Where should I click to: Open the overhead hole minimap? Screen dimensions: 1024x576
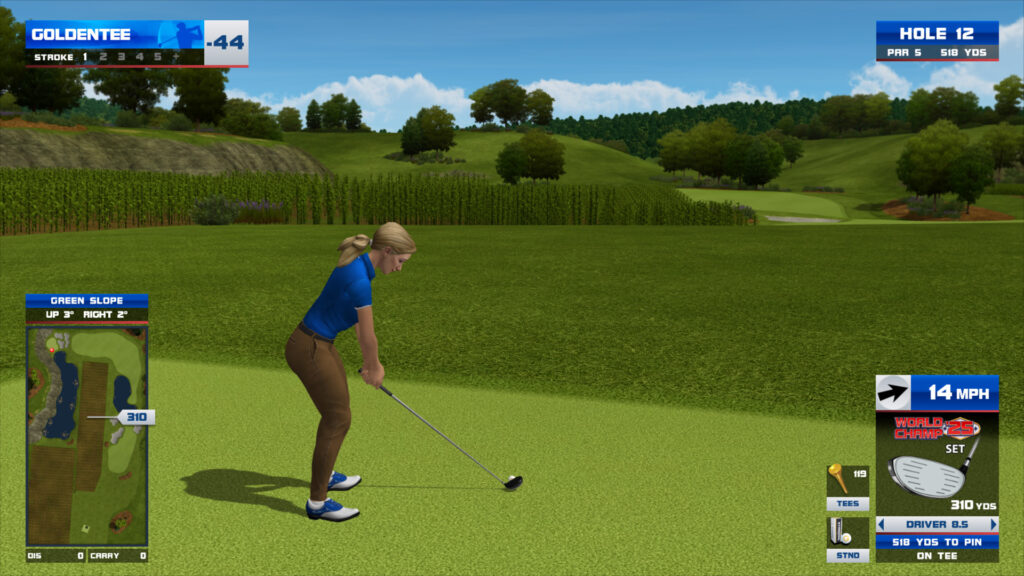point(87,435)
